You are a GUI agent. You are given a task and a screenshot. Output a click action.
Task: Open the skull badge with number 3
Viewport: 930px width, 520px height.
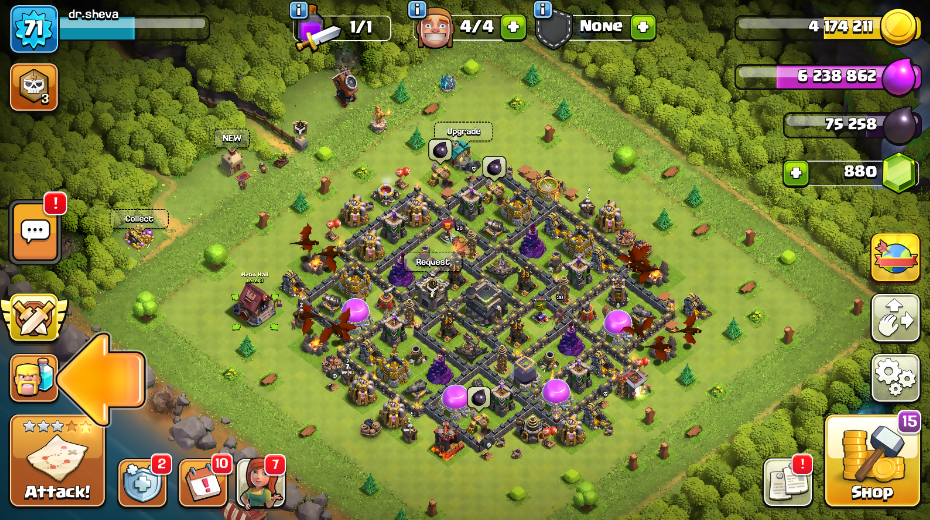[x=33, y=87]
